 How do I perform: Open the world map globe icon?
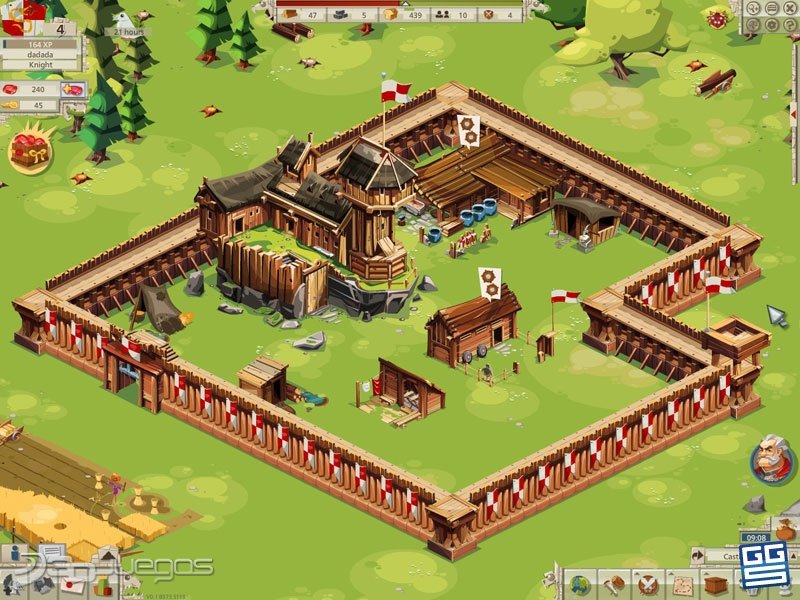click(578, 585)
